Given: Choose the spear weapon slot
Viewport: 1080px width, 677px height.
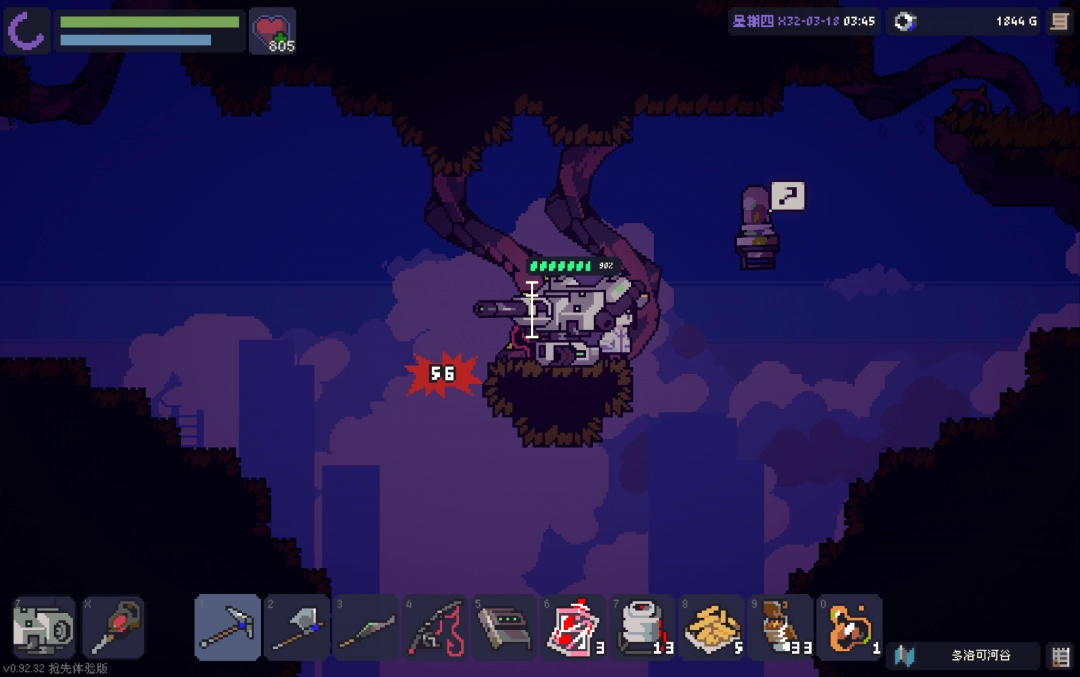Looking at the screenshot, I should [x=366, y=627].
